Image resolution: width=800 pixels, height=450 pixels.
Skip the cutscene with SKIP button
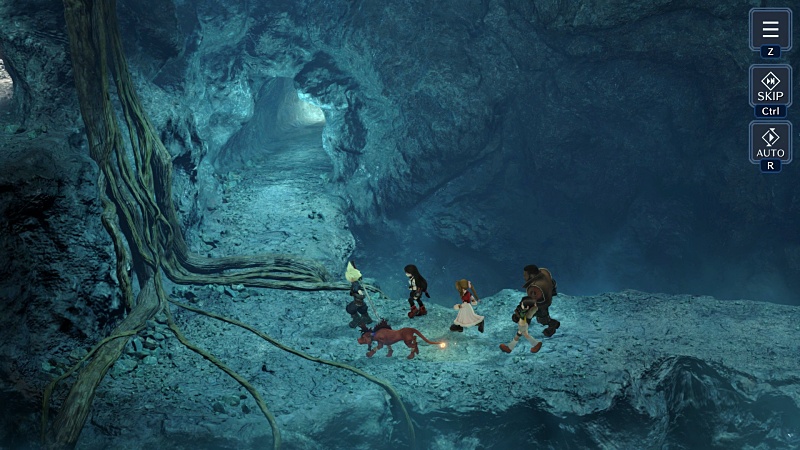770,86
